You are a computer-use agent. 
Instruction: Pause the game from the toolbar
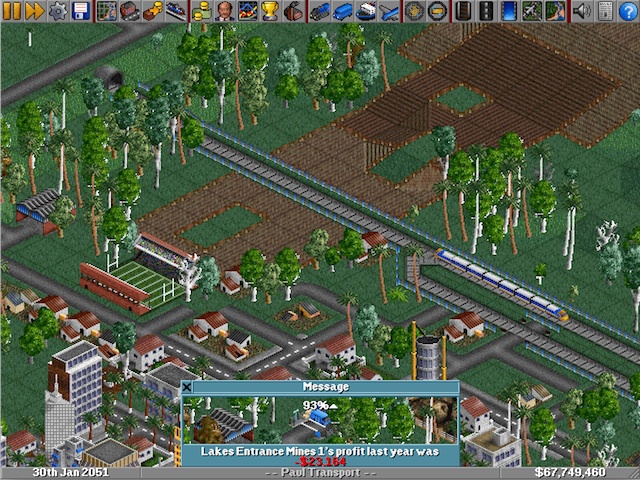pyautogui.click(x=10, y=11)
